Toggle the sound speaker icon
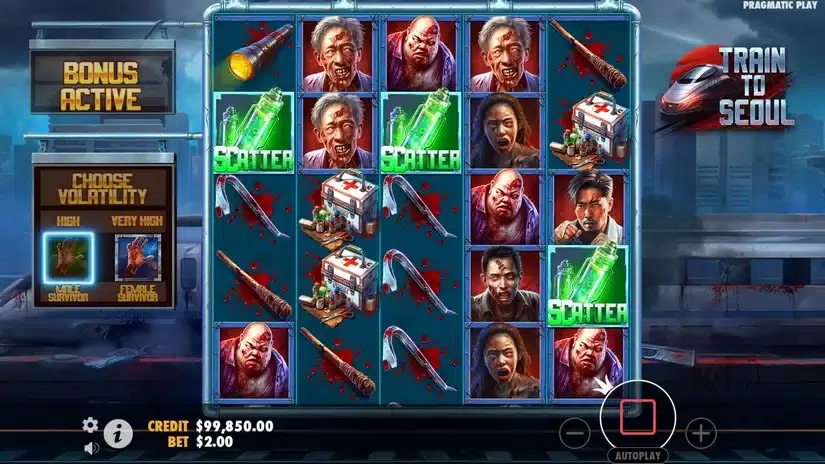The width and height of the screenshot is (825, 464). tap(91, 447)
